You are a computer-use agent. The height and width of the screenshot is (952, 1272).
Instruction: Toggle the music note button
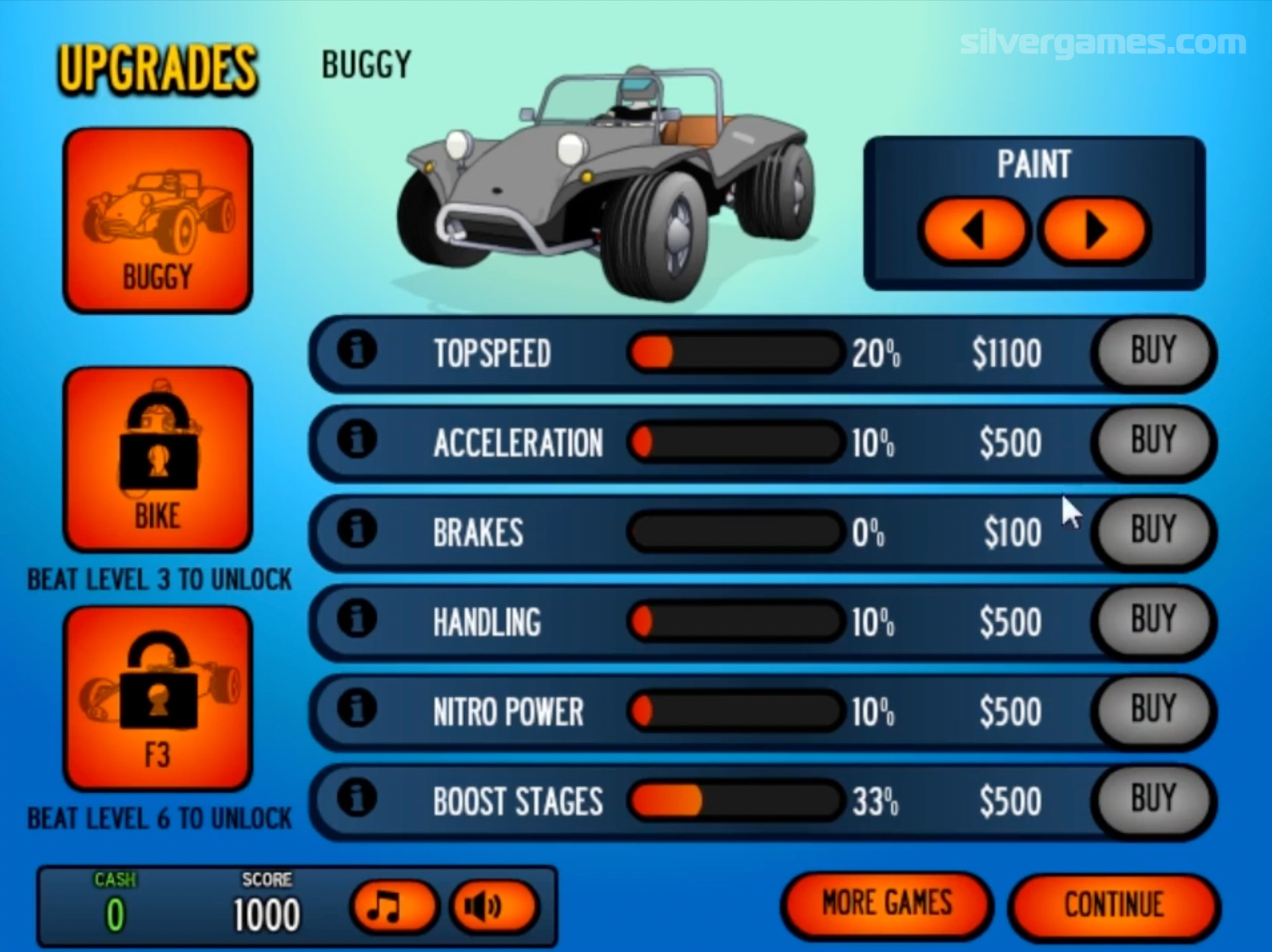[x=392, y=906]
